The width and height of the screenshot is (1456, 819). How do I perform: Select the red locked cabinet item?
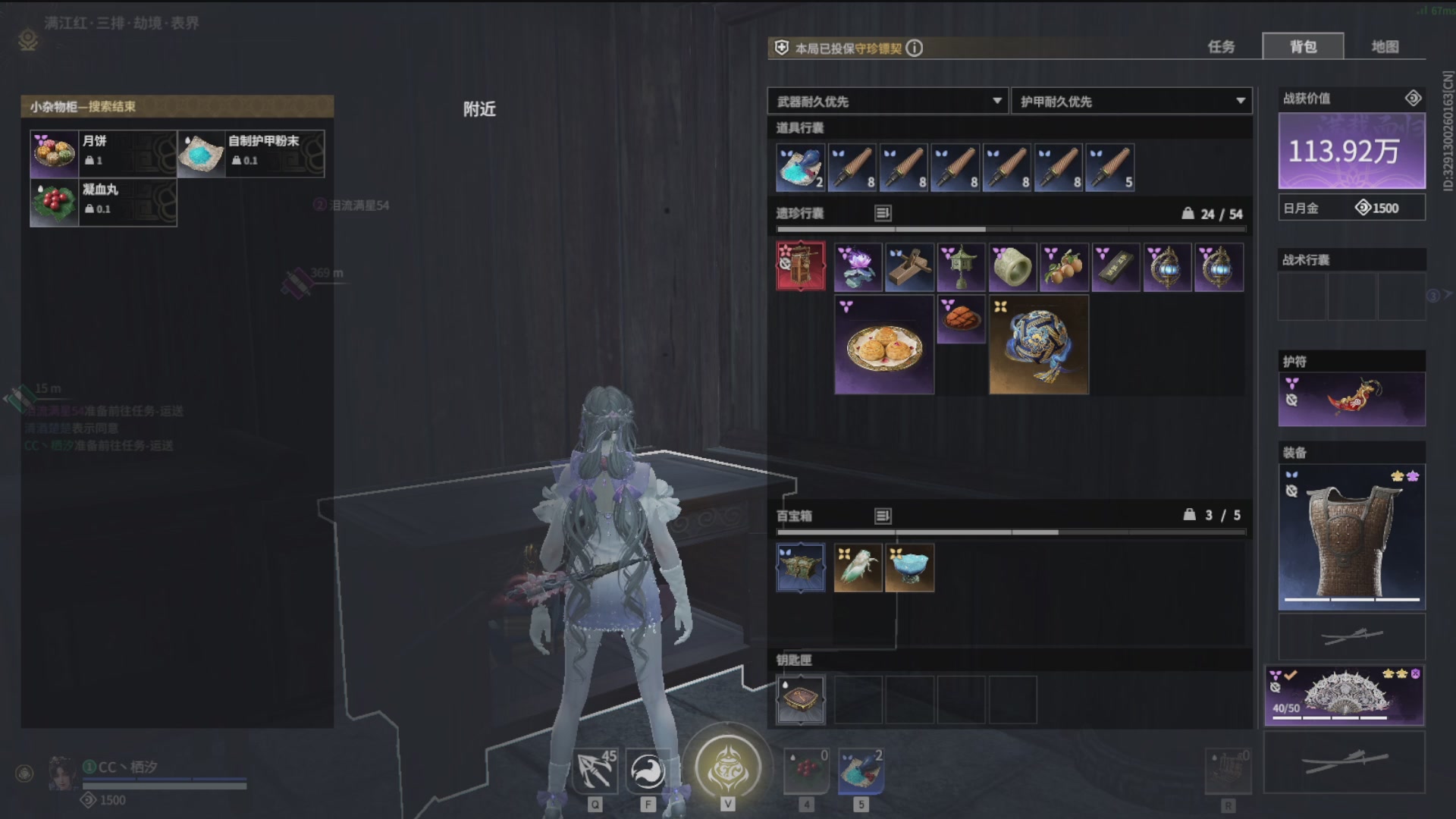click(x=801, y=266)
